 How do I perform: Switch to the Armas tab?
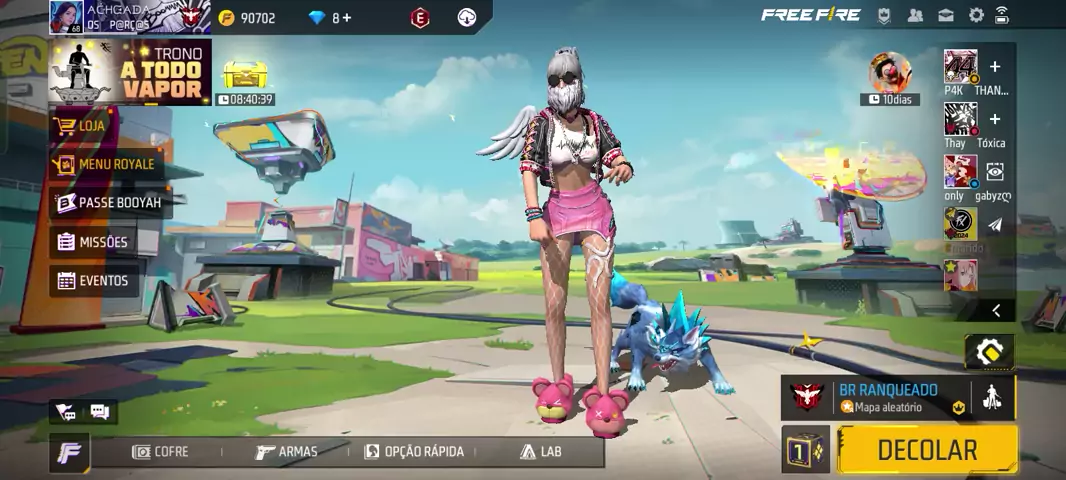pyautogui.click(x=286, y=452)
